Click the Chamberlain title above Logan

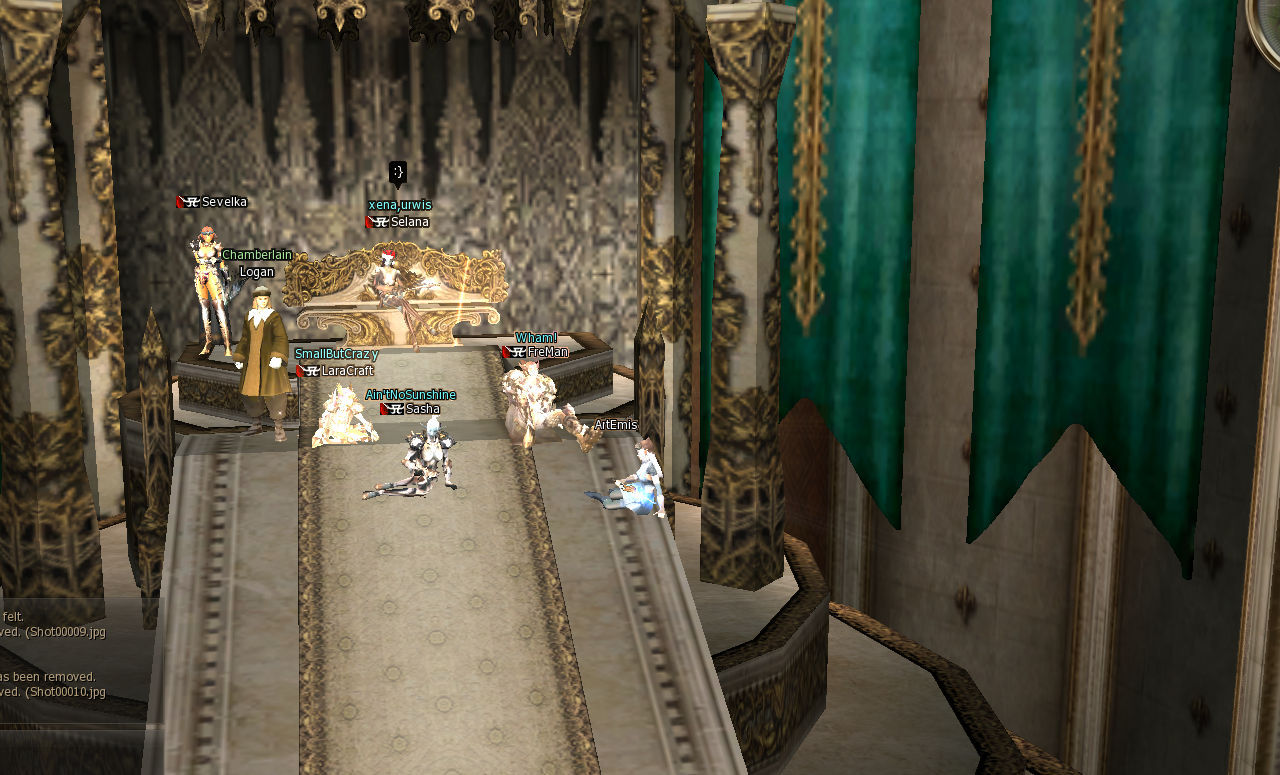tap(257, 254)
